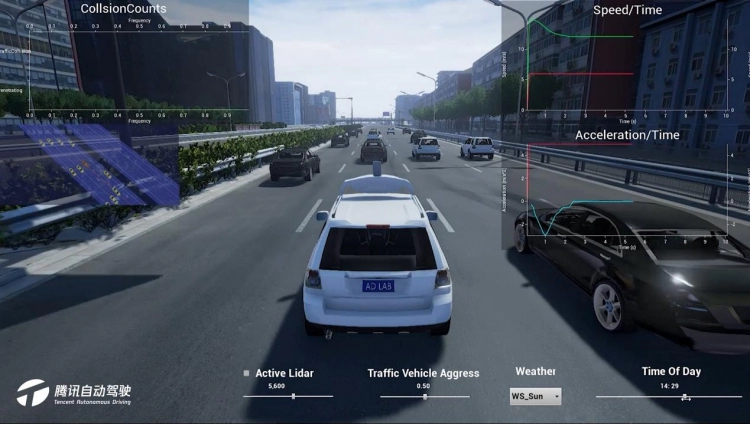
Task: Click the Active Lidar slider handle
Action: coord(293,396)
